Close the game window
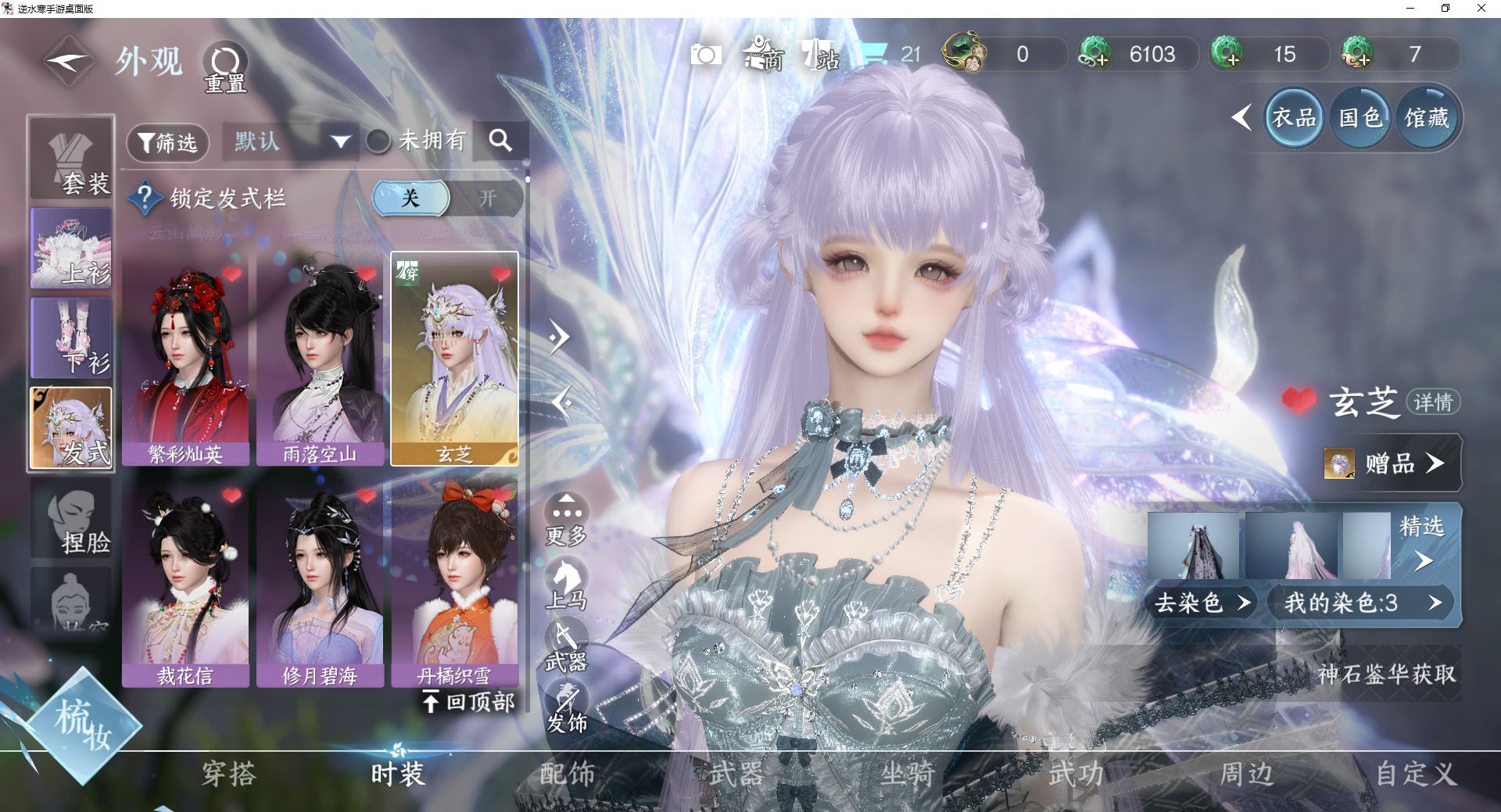The width and height of the screenshot is (1501, 812). pos(1481,9)
